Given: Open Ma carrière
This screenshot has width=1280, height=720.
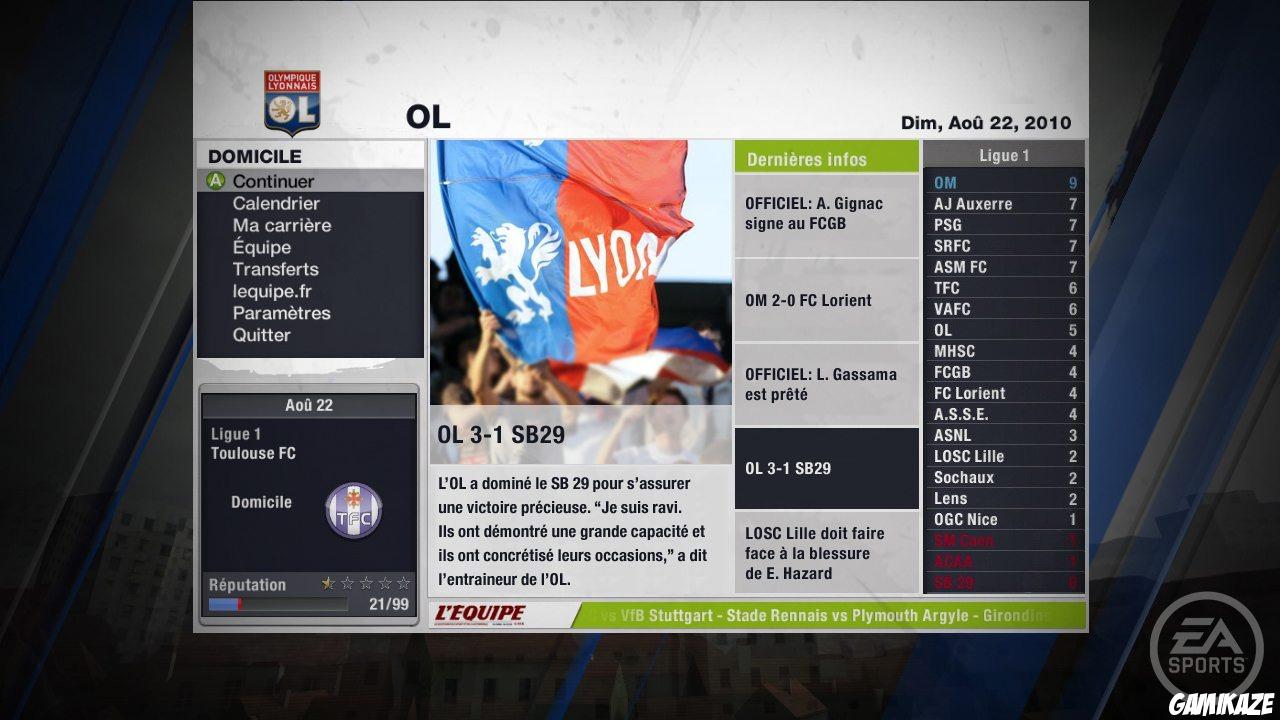Looking at the screenshot, I should click(282, 225).
